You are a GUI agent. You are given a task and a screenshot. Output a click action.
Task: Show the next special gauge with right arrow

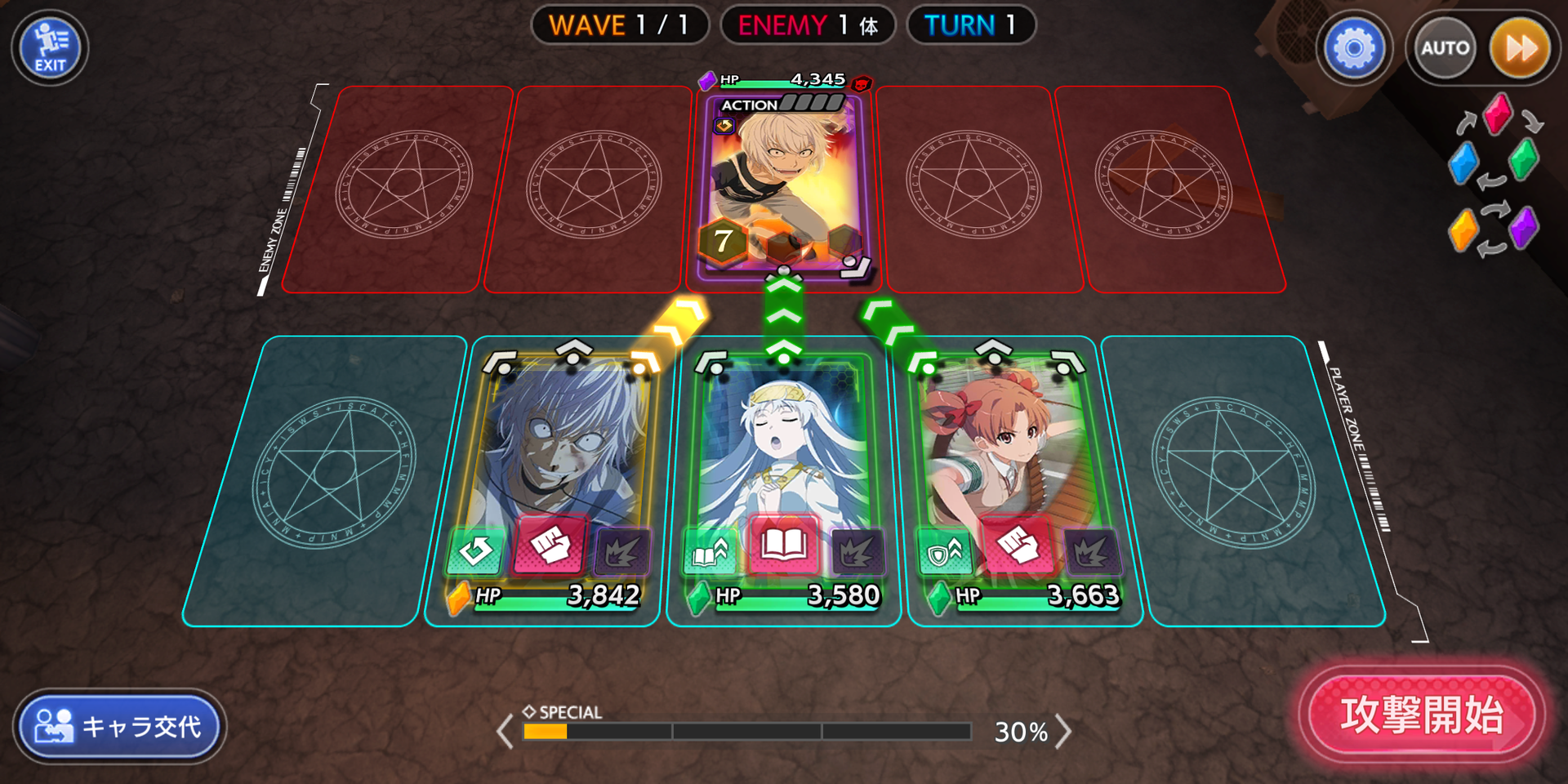click(1063, 731)
